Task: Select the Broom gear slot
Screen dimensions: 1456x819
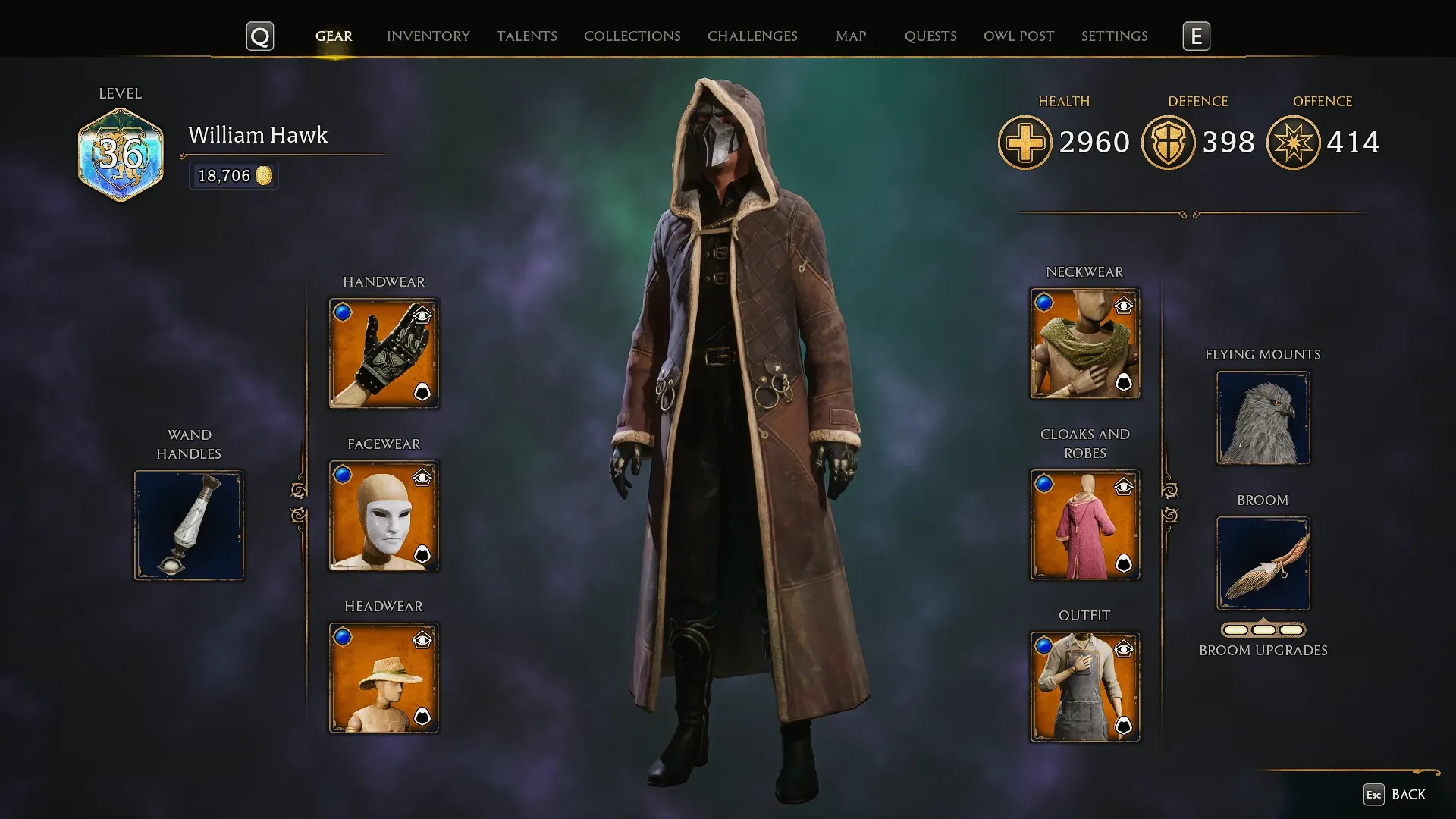Action: (1263, 564)
